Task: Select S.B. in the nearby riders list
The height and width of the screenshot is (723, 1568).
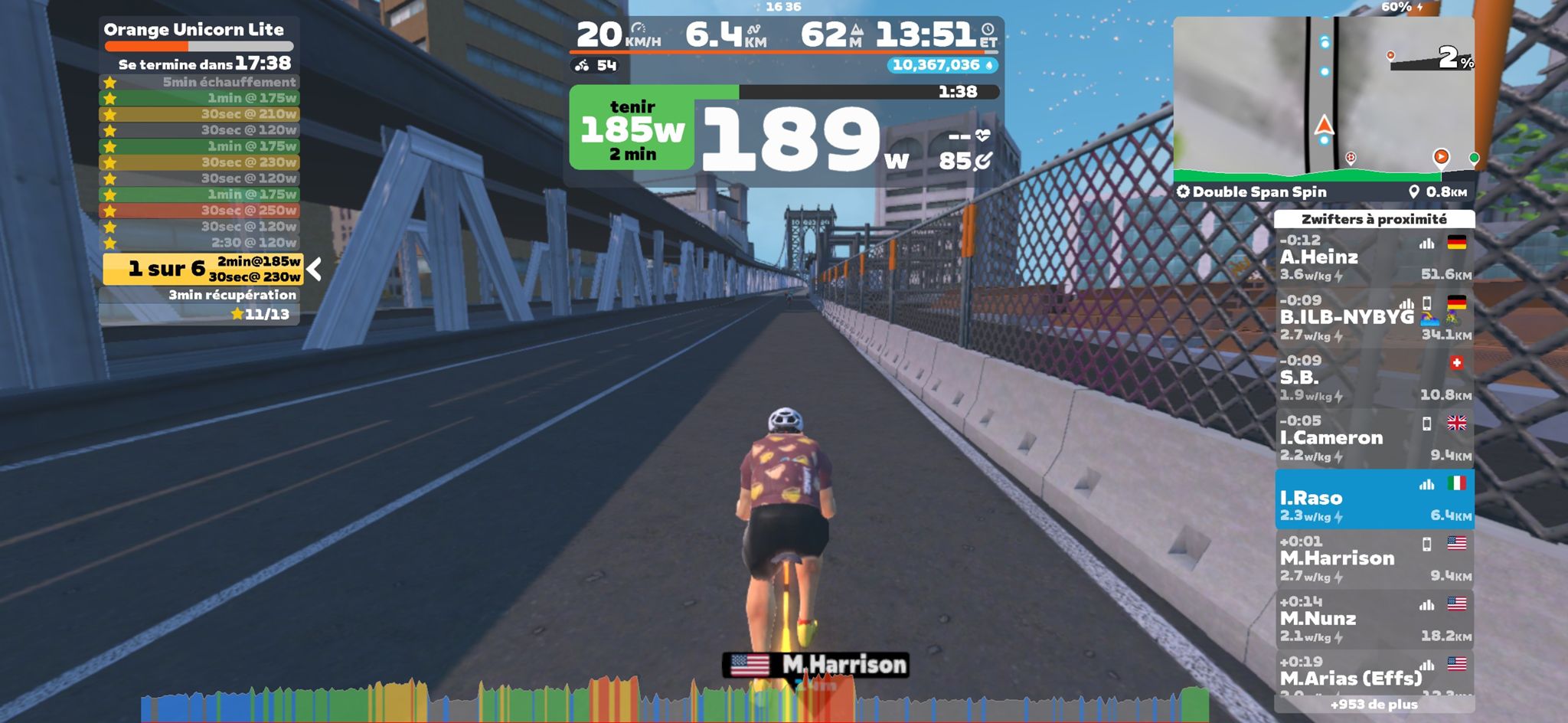Action: (1374, 378)
